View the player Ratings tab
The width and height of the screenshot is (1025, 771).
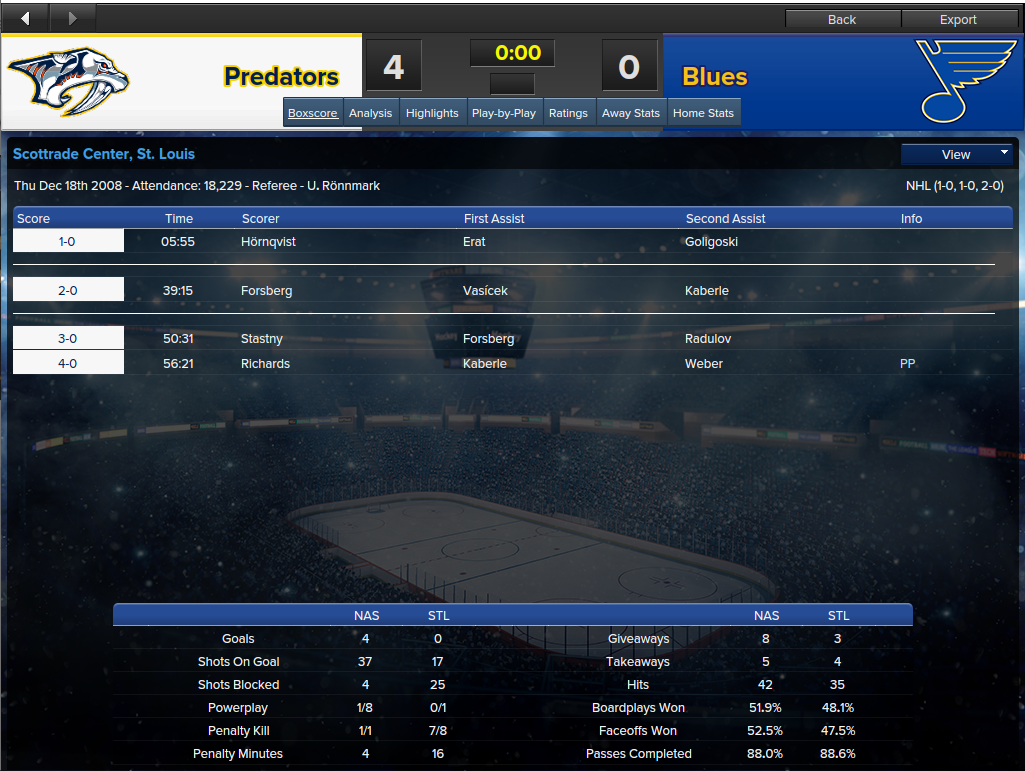[x=568, y=113]
